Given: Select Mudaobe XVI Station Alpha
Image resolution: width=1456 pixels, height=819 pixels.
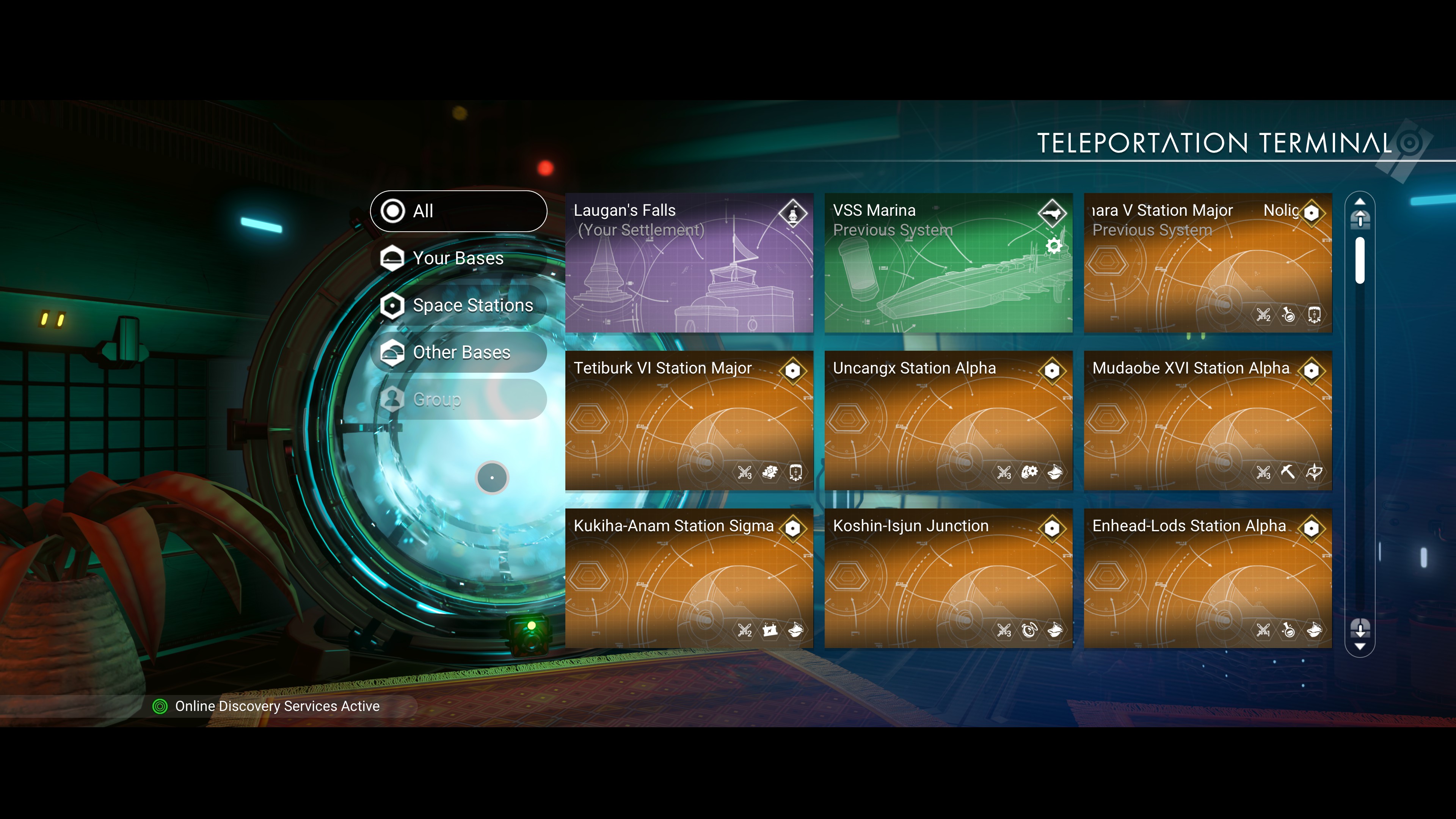Looking at the screenshot, I should point(1207,420).
